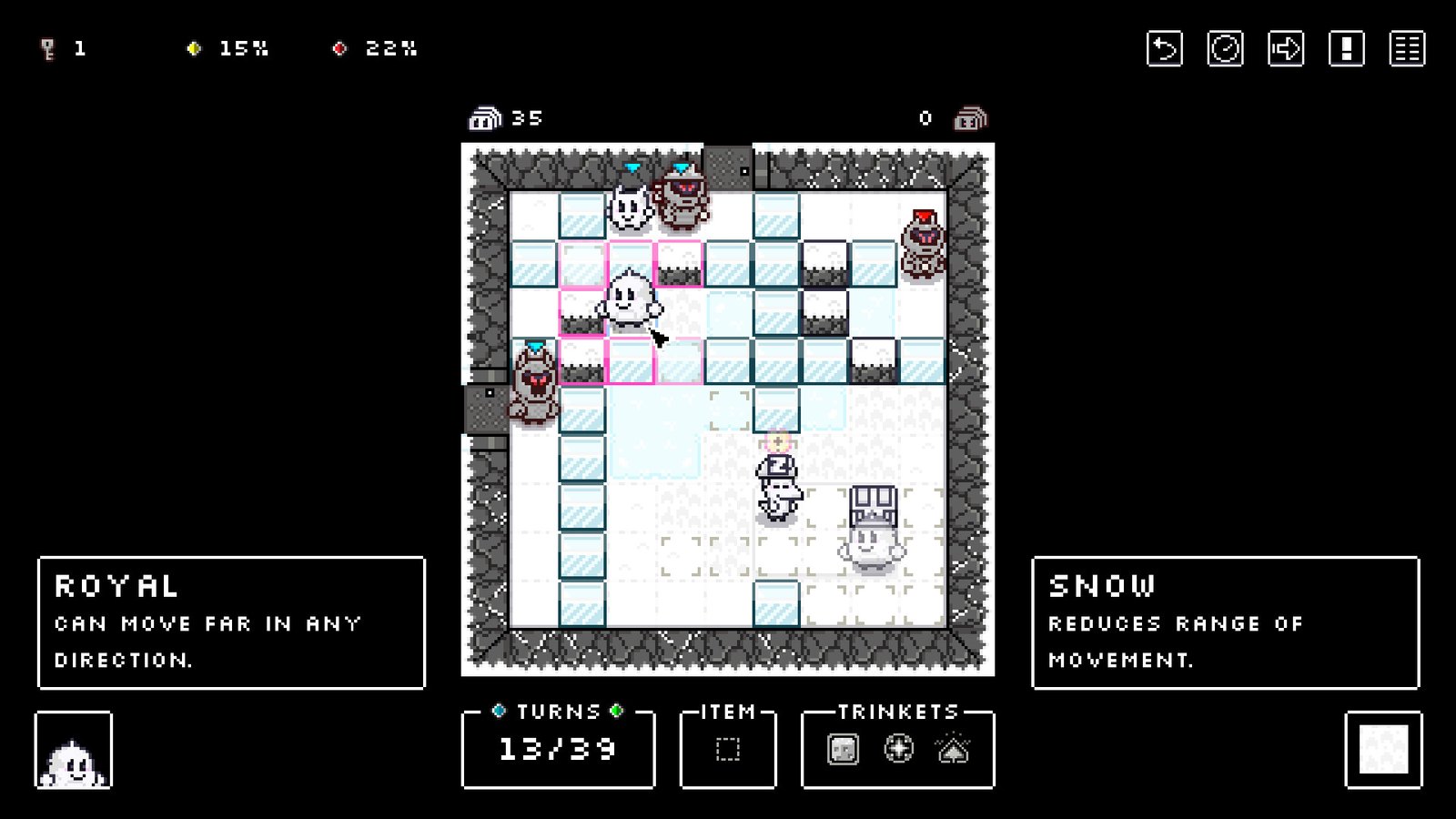Inspect the round sparkle trinket
1456x819 pixels.
[898, 749]
